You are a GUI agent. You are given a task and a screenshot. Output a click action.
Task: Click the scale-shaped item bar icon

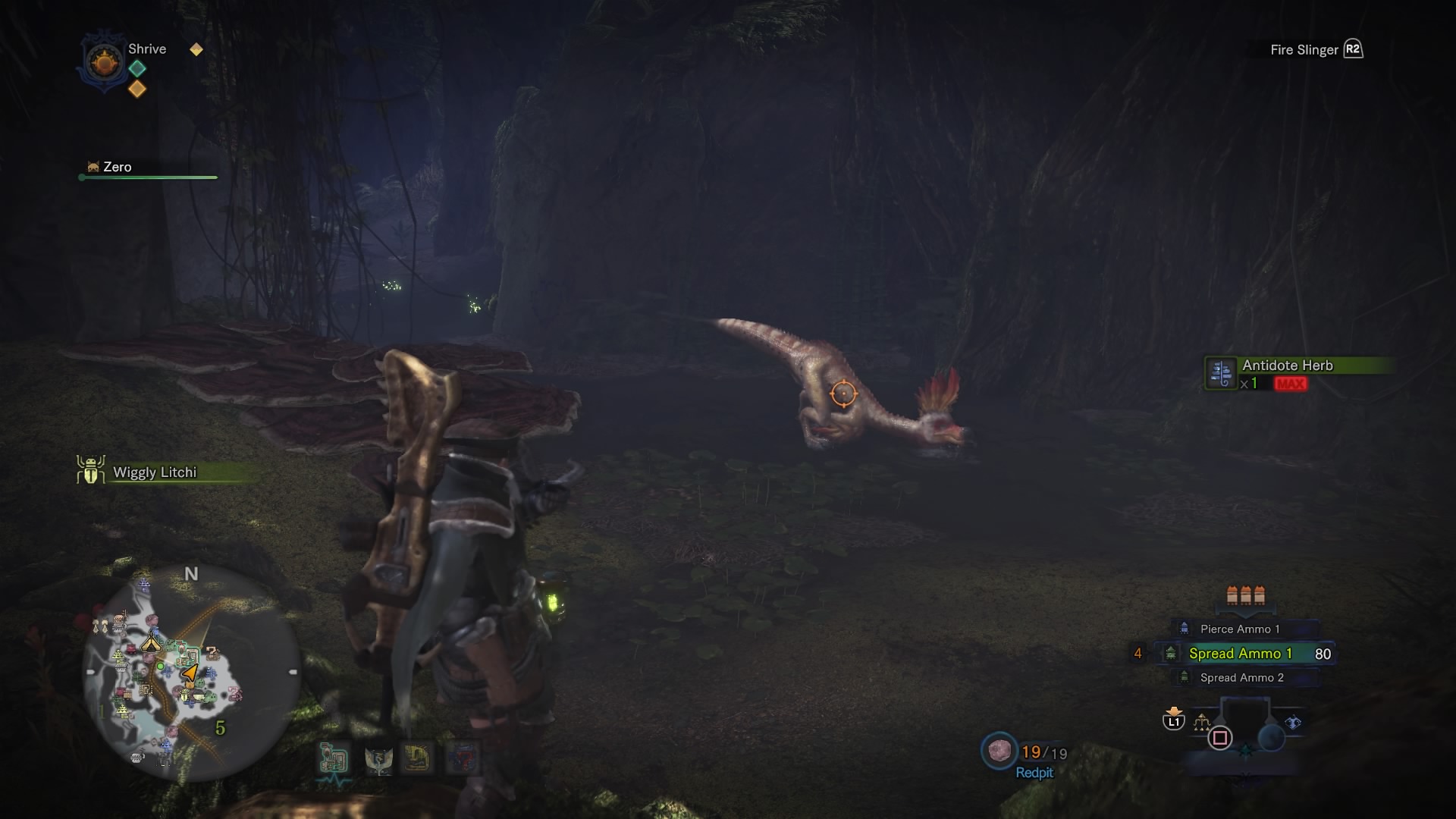[x=1201, y=723]
